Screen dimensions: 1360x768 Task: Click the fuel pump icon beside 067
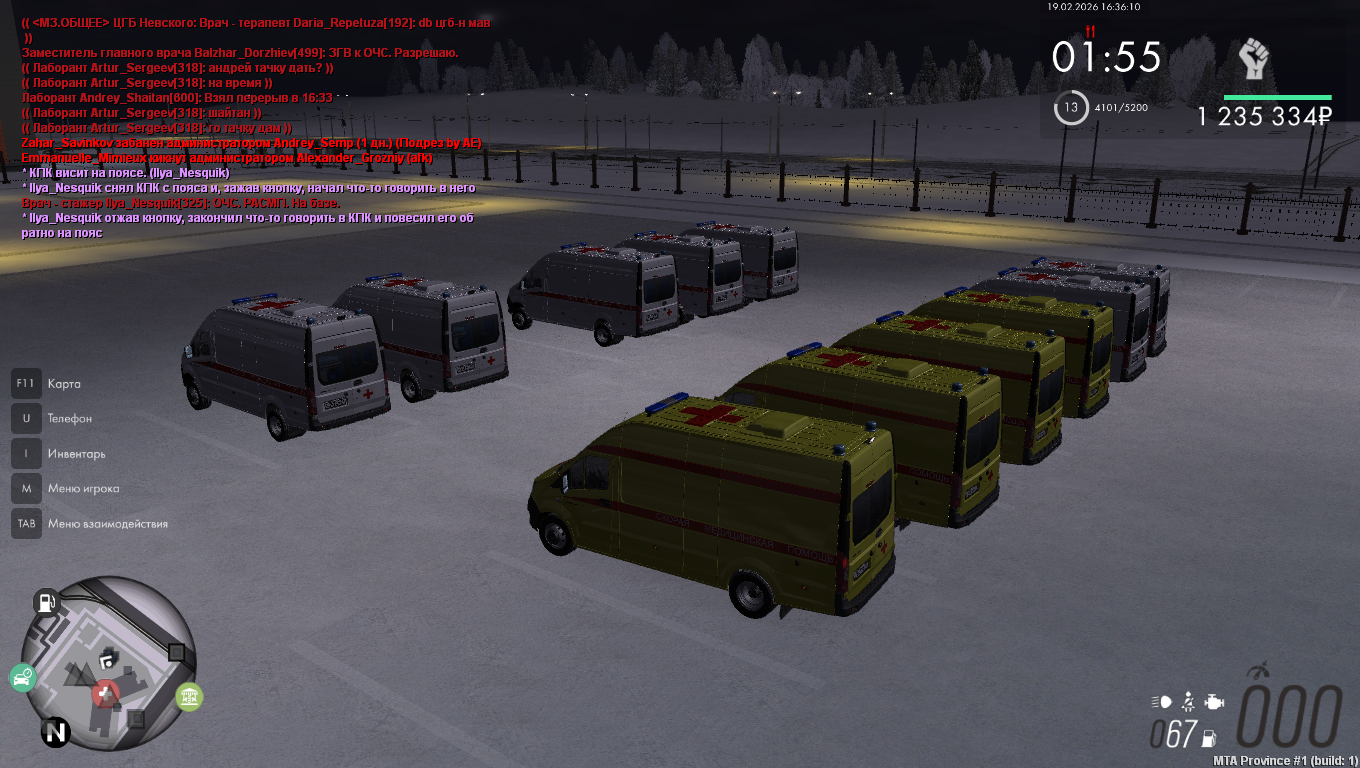(1208, 737)
